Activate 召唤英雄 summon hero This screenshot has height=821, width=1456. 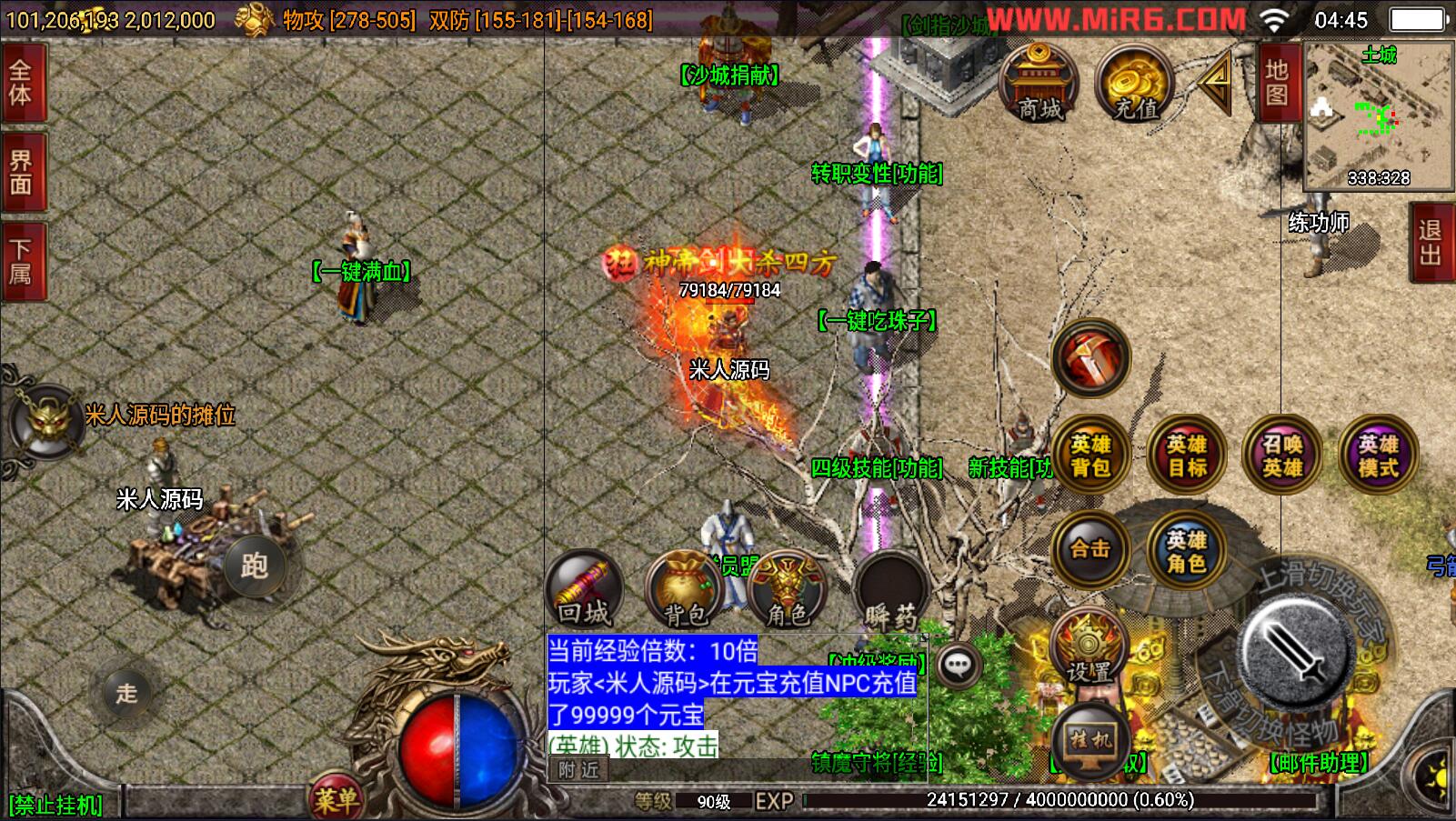[1282, 455]
